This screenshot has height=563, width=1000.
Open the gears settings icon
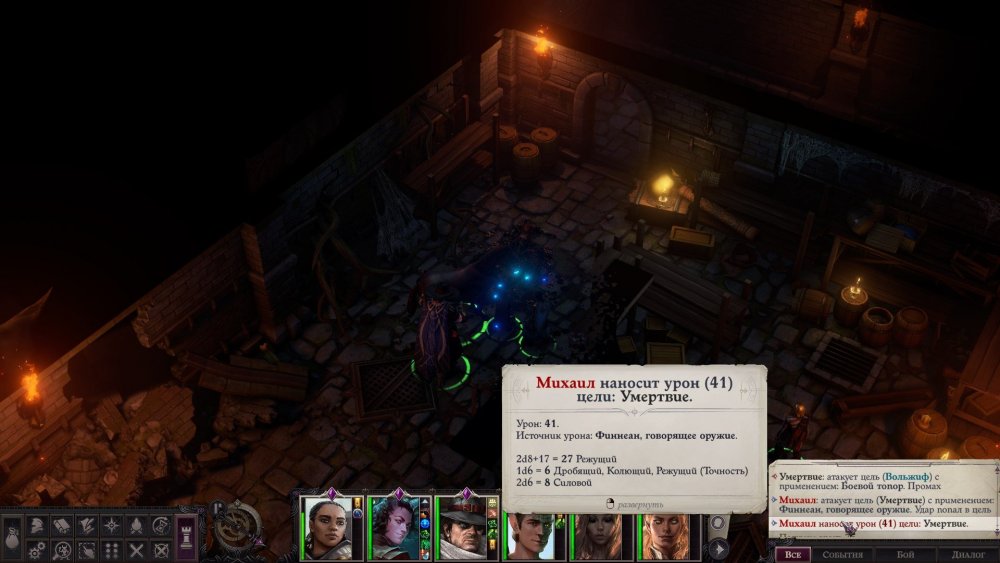click(x=36, y=549)
